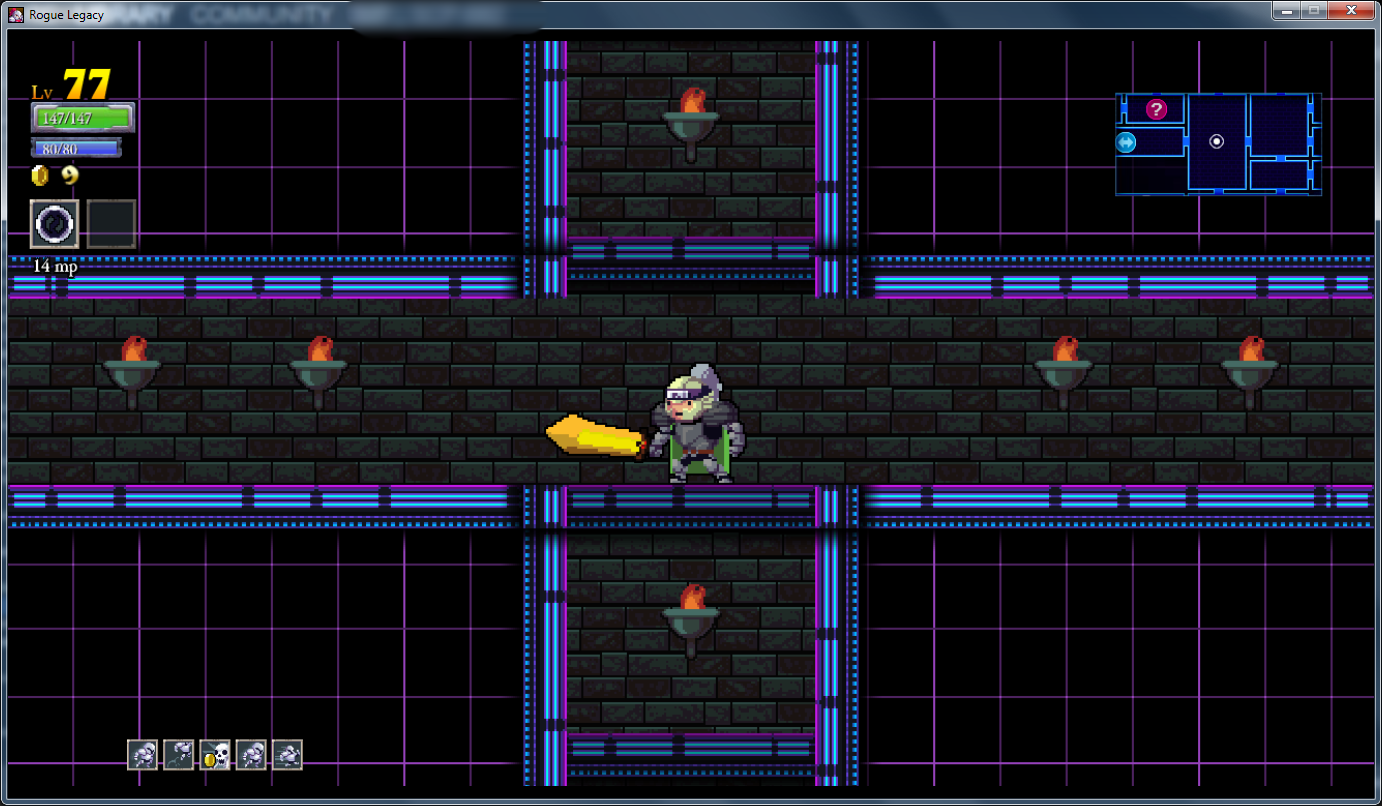Minimize the Rogue Legacy window

pos(1286,11)
